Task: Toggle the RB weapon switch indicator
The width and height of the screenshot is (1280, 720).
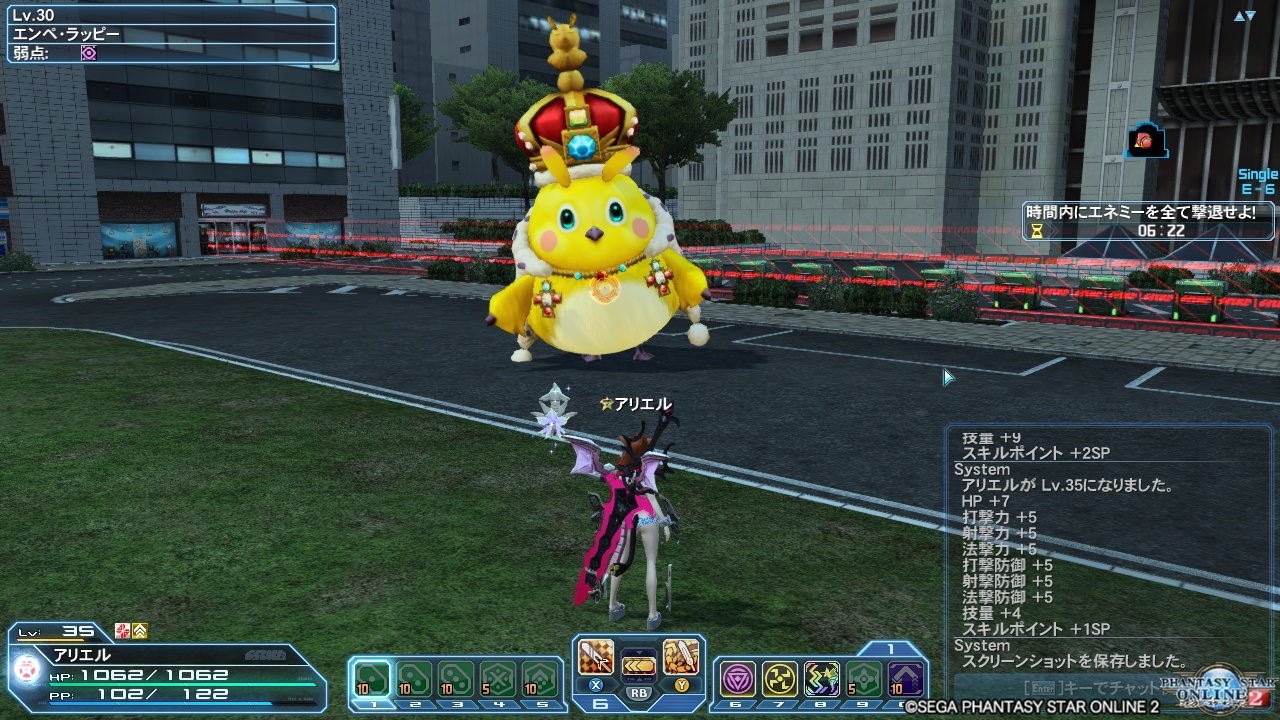Action: point(639,691)
